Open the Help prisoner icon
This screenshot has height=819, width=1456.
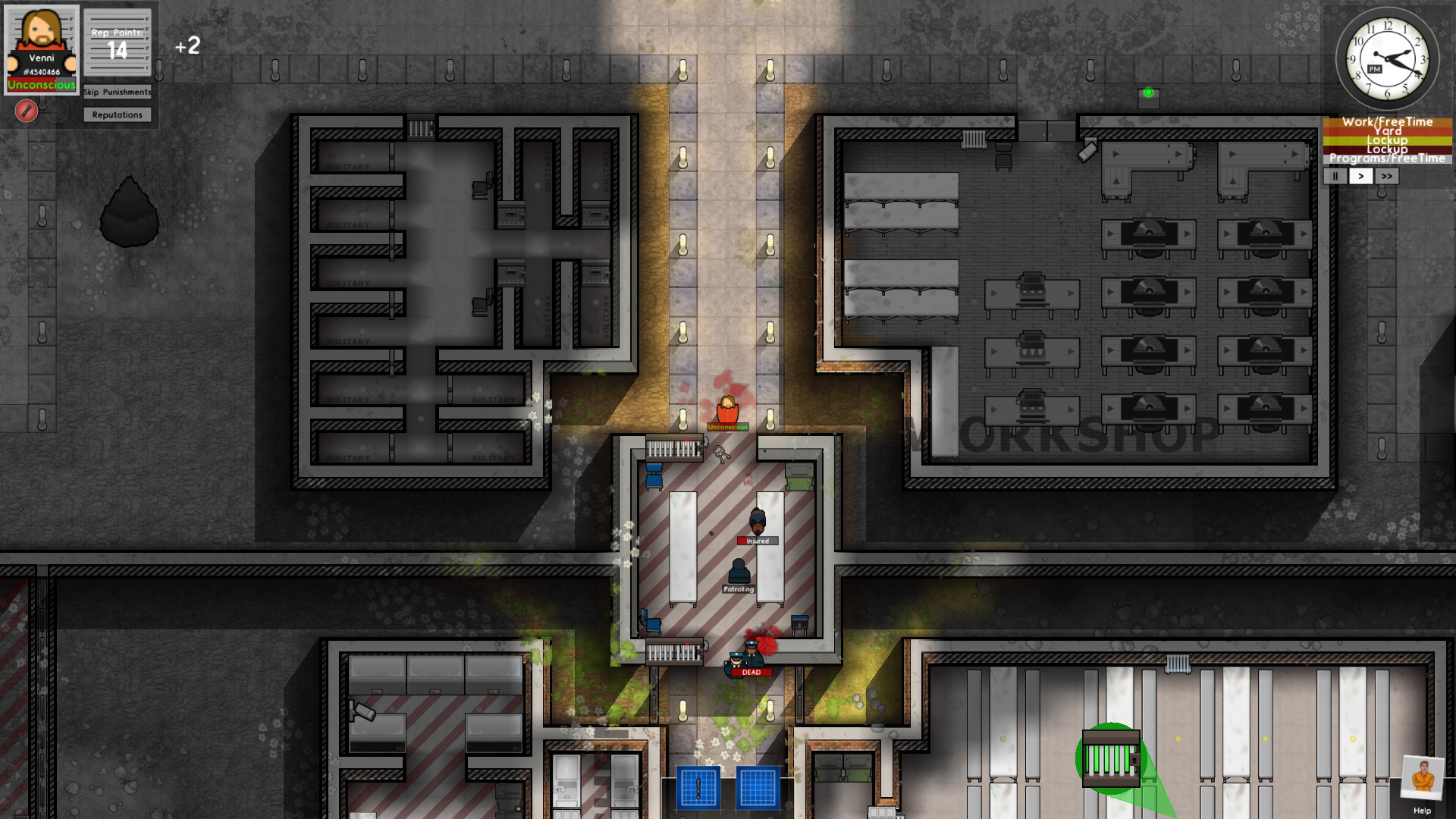point(1422,780)
